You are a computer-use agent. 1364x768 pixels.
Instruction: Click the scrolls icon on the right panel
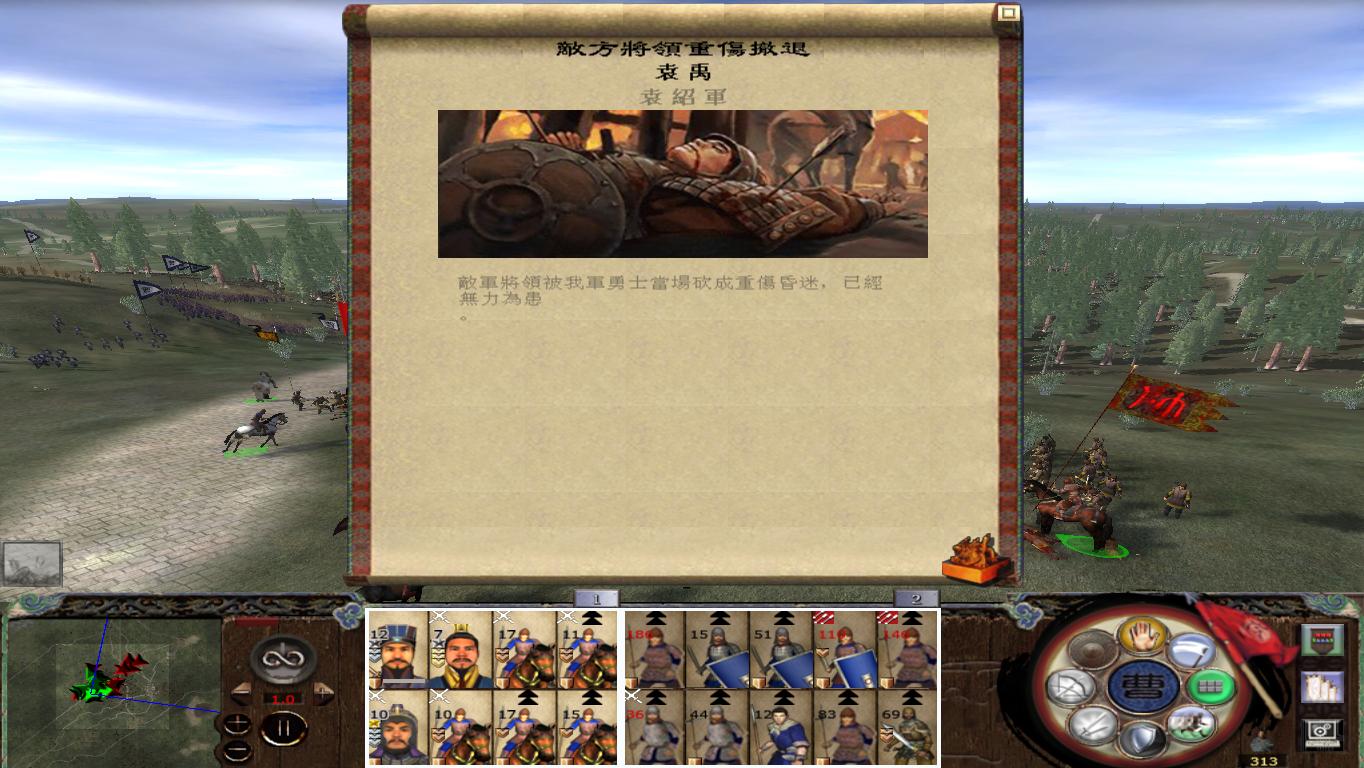coord(1323,688)
